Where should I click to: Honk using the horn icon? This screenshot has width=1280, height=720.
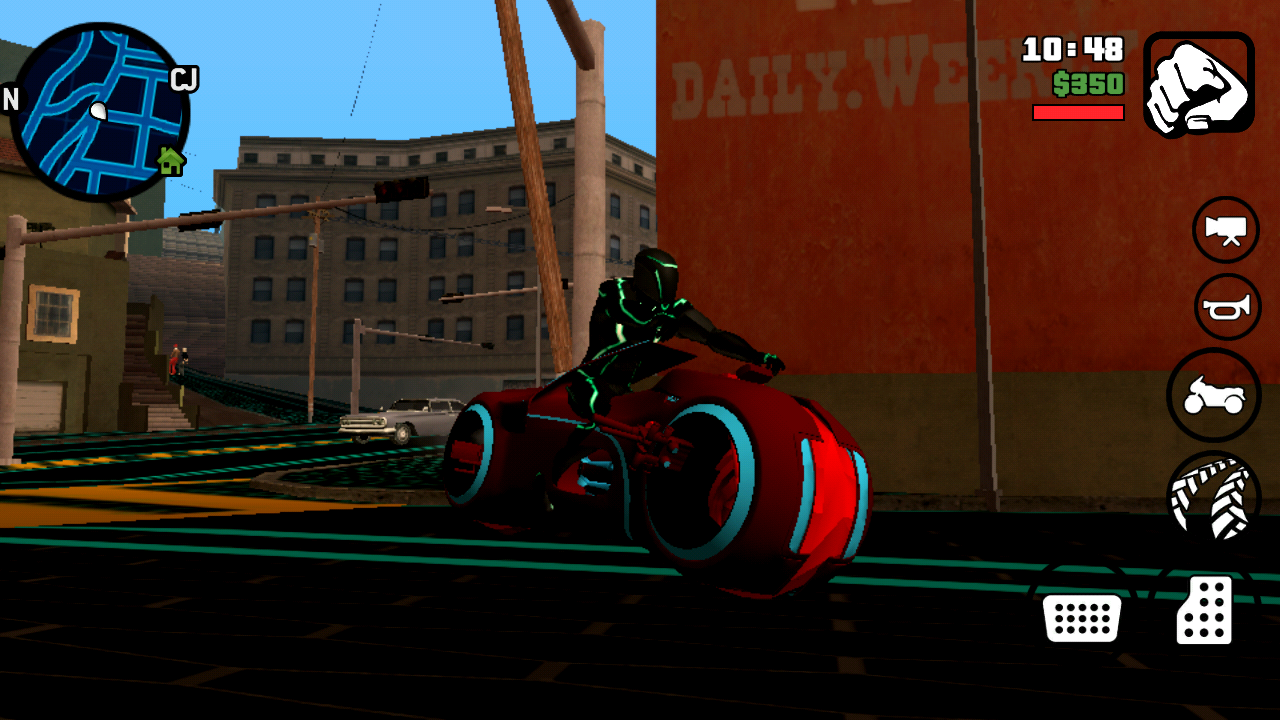tap(1225, 307)
